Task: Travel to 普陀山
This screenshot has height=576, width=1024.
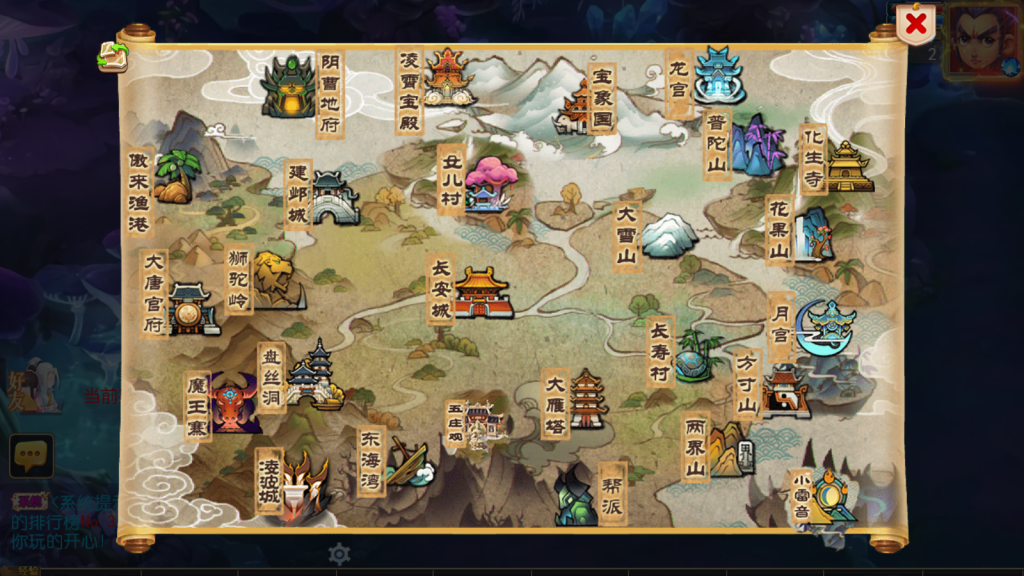Action: (756, 145)
